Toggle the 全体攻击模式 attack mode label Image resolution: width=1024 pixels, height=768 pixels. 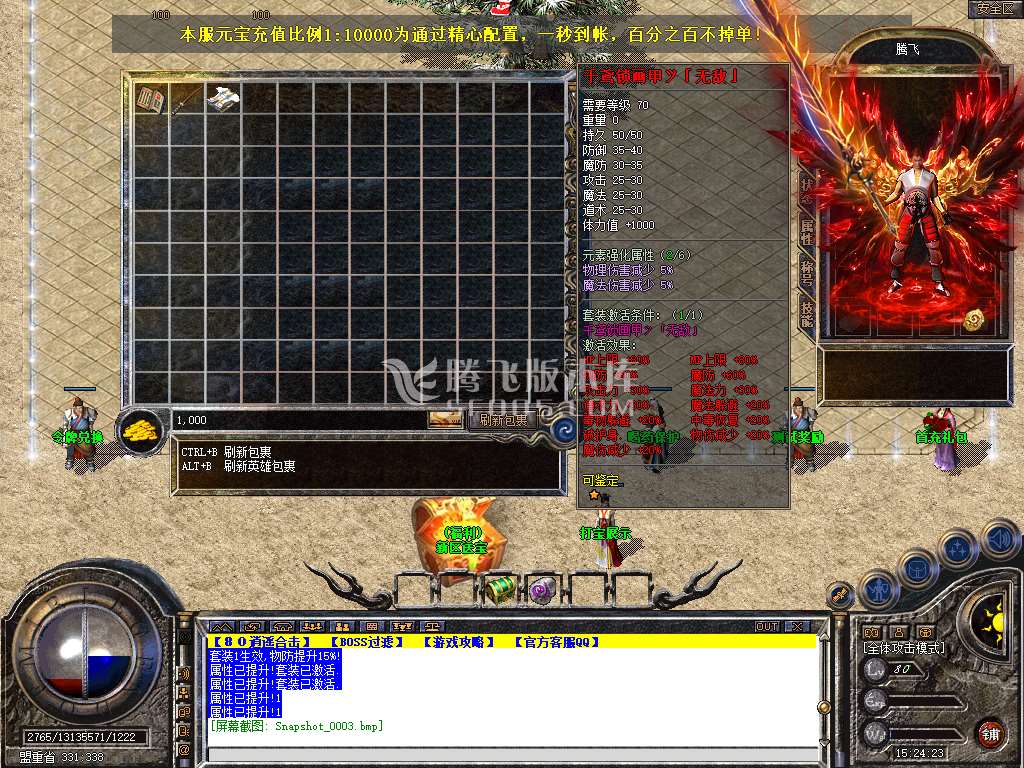pos(906,648)
